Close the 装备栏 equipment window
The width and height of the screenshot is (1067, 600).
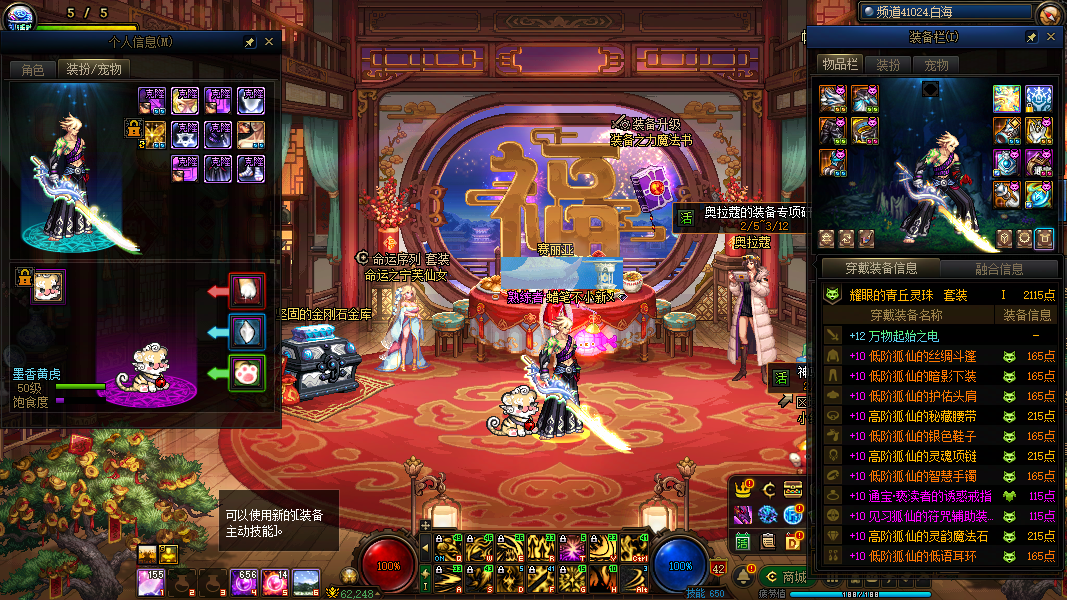click(1050, 37)
